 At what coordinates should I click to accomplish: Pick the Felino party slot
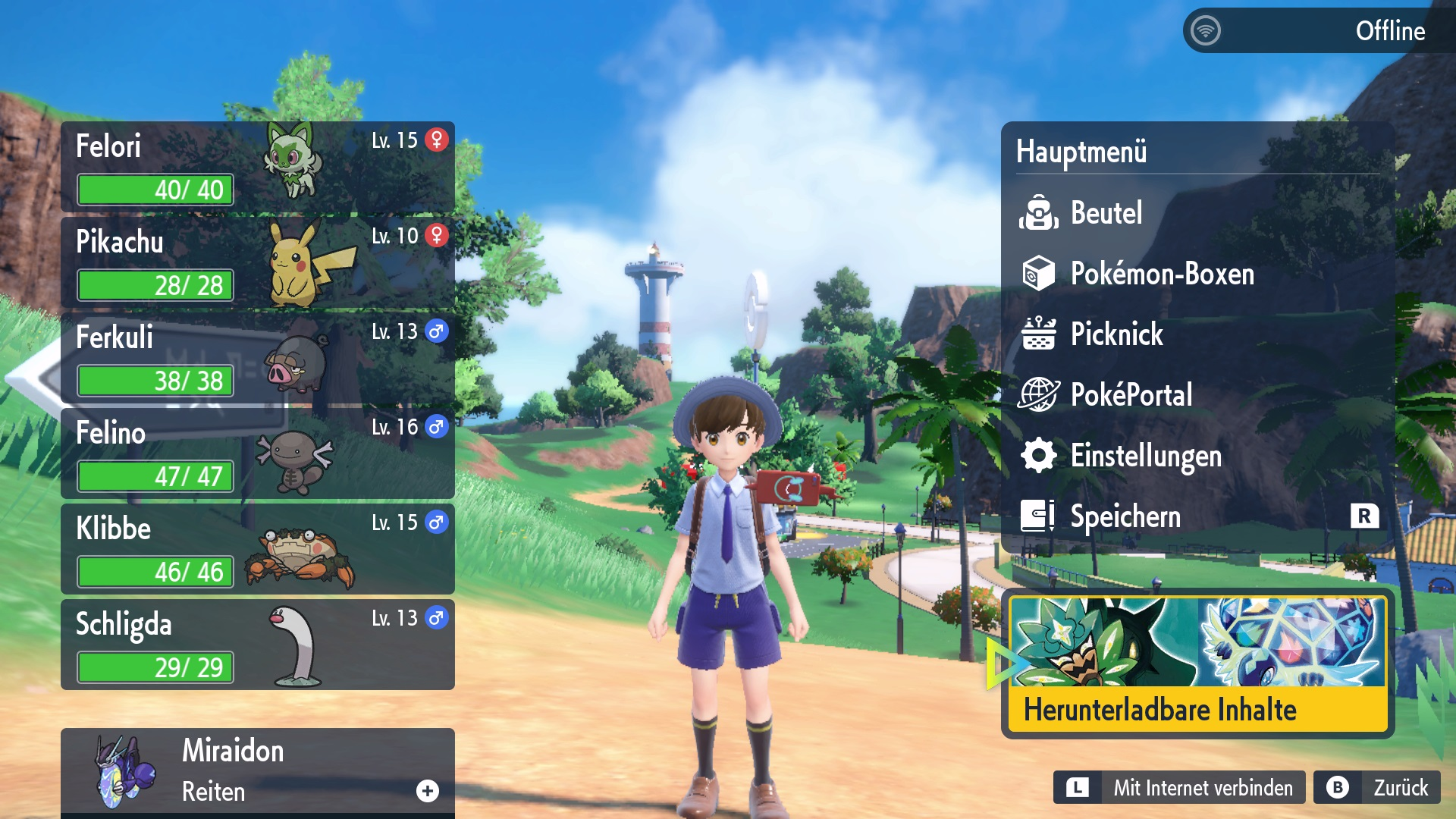tap(258, 453)
